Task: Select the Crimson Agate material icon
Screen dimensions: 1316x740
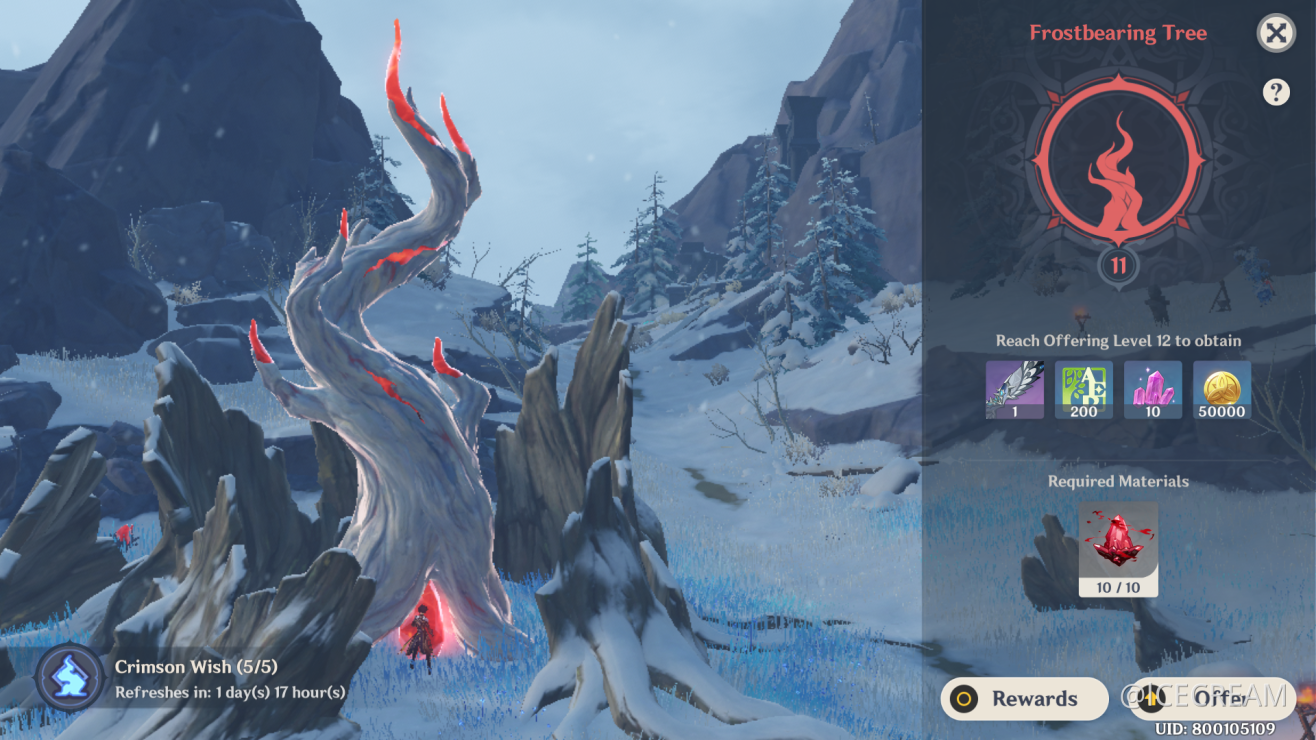Action: [x=1117, y=540]
